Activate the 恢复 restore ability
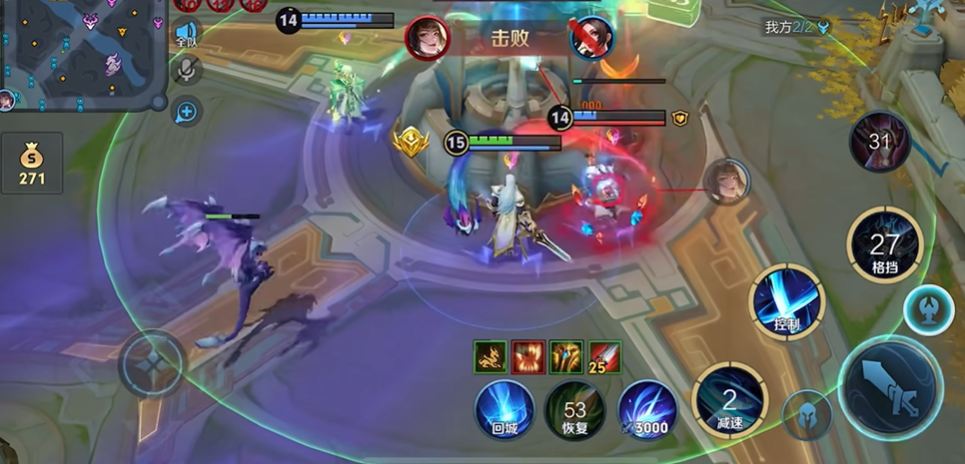Viewport: 965px width, 464px height. [x=574, y=410]
